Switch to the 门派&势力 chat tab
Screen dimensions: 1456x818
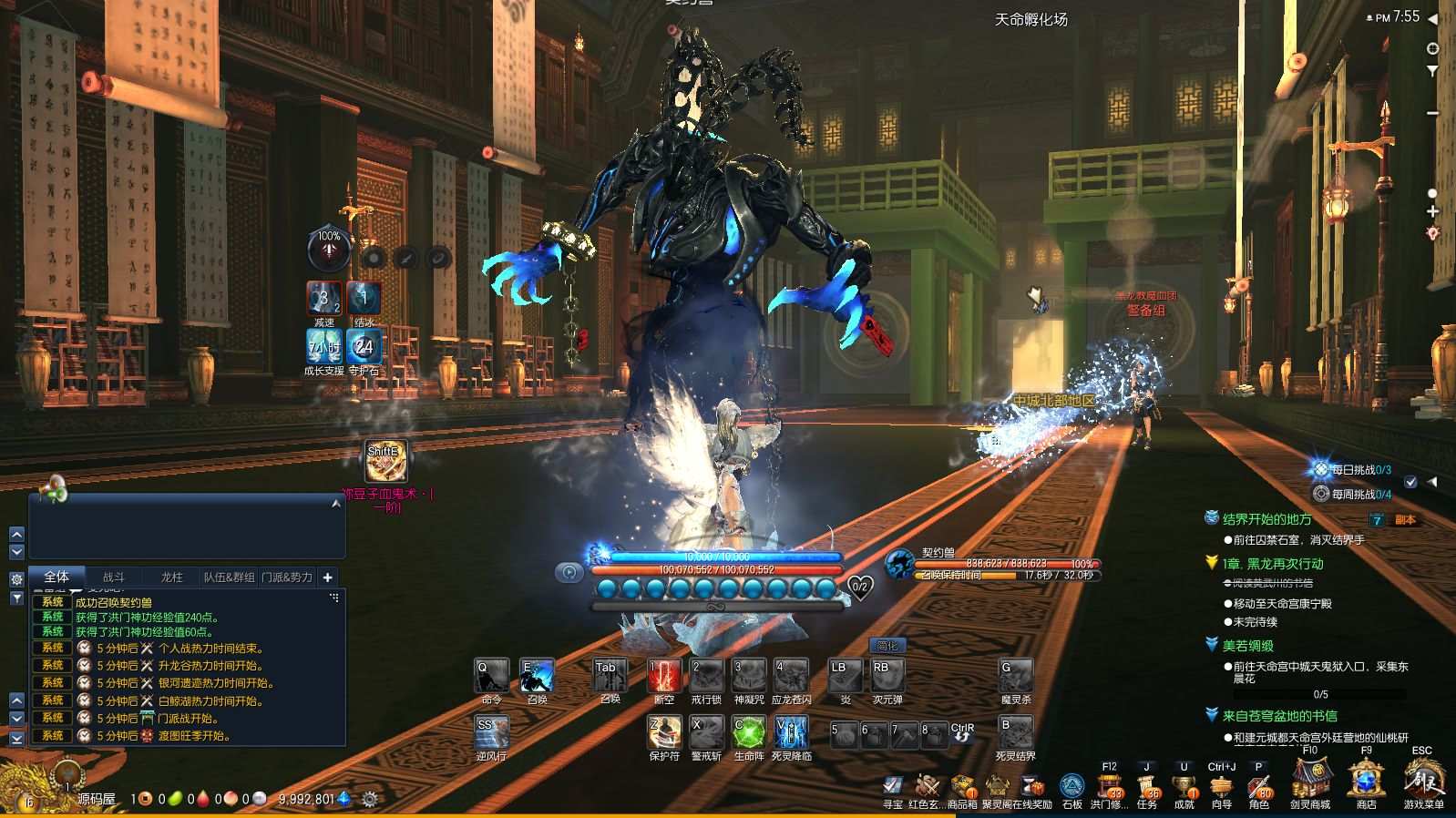pos(289,578)
